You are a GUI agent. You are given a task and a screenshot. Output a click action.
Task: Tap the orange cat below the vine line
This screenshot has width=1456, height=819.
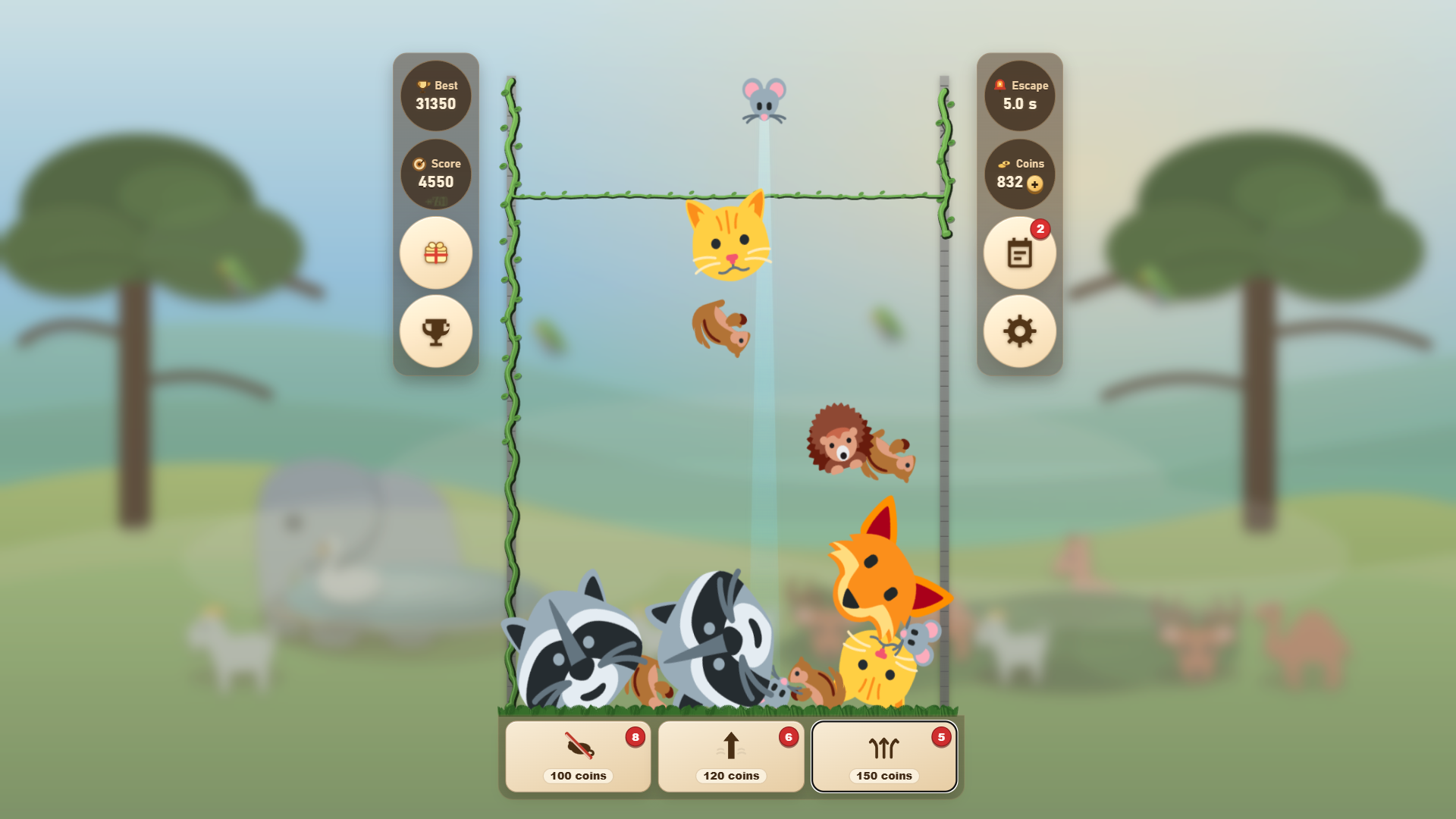[x=730, y=241]
